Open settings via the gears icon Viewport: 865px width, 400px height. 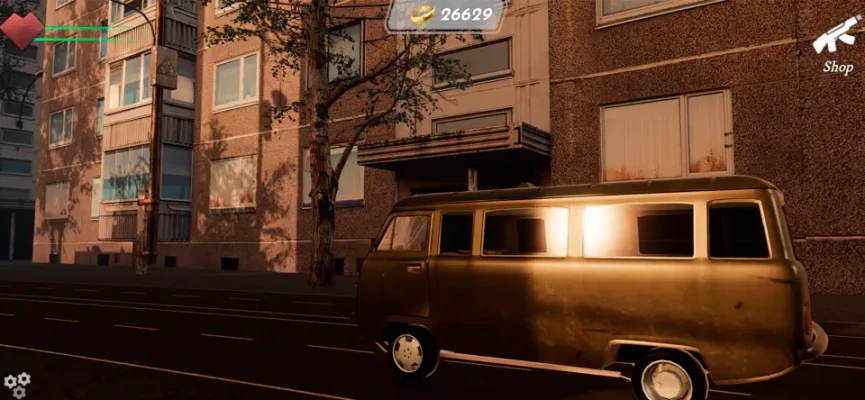tap(17, 384)
